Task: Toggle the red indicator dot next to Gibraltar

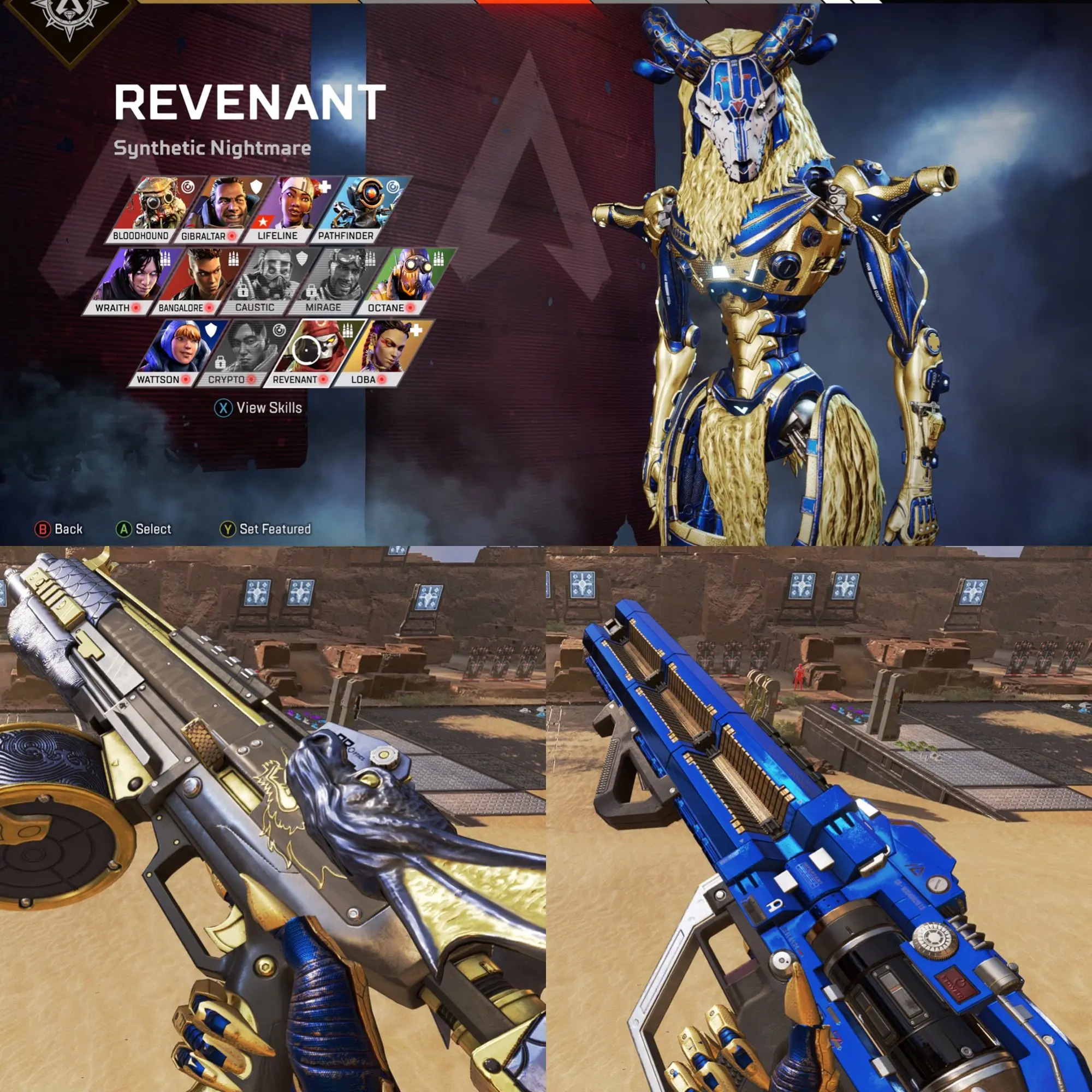Action: 232,236
